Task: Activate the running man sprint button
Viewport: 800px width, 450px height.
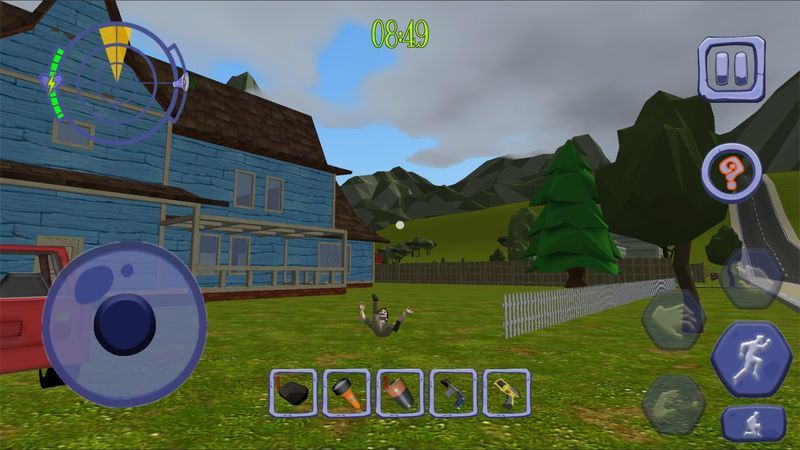Action: (751, 360)
